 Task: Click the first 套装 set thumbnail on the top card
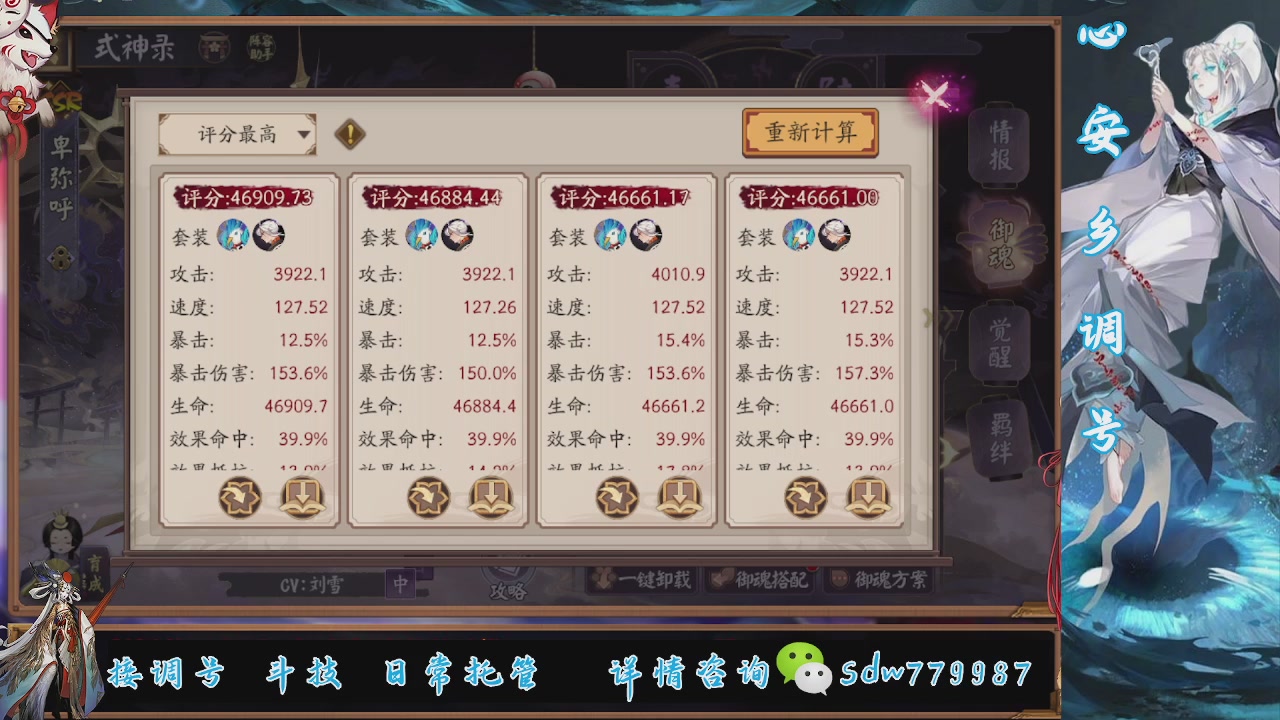point(232,236)
